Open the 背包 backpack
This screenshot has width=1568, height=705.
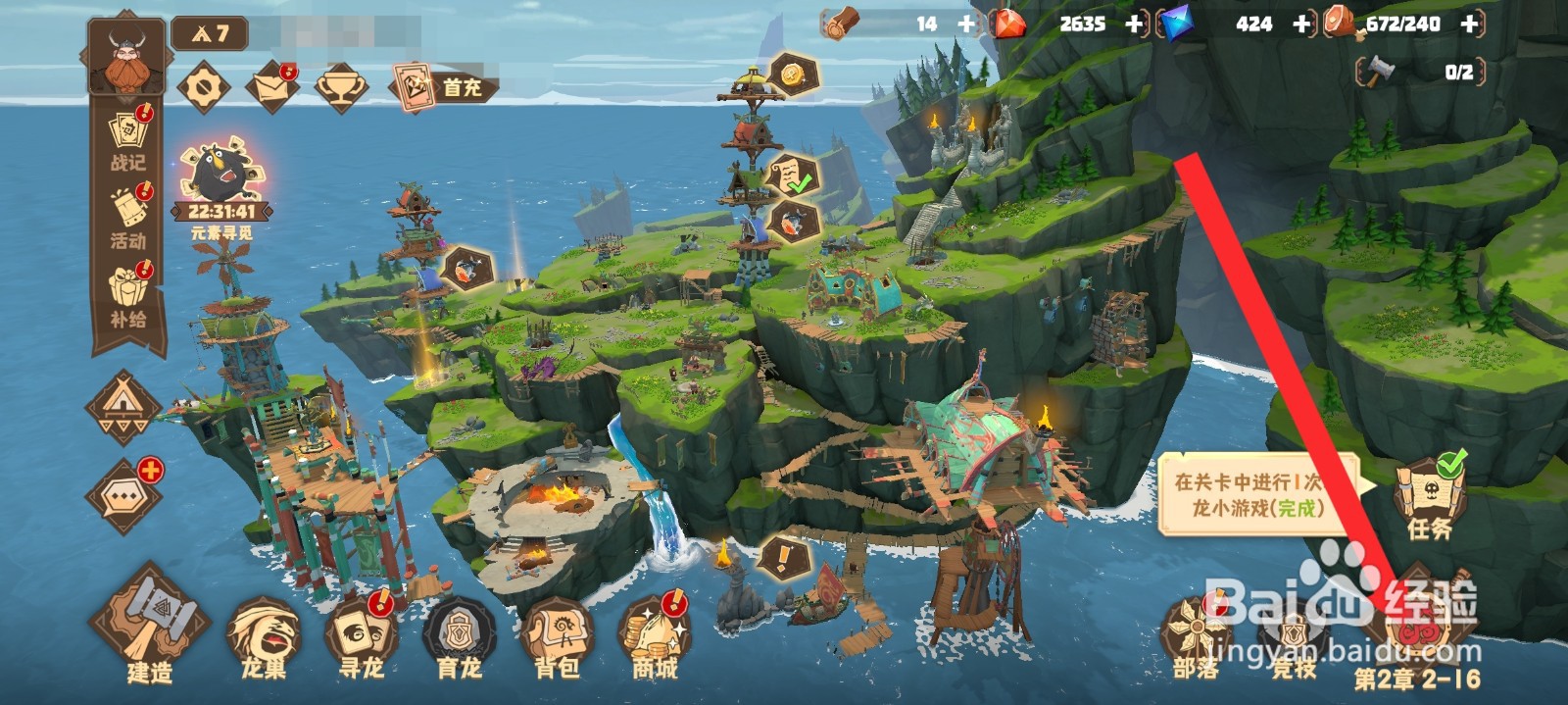pos(557,637)
